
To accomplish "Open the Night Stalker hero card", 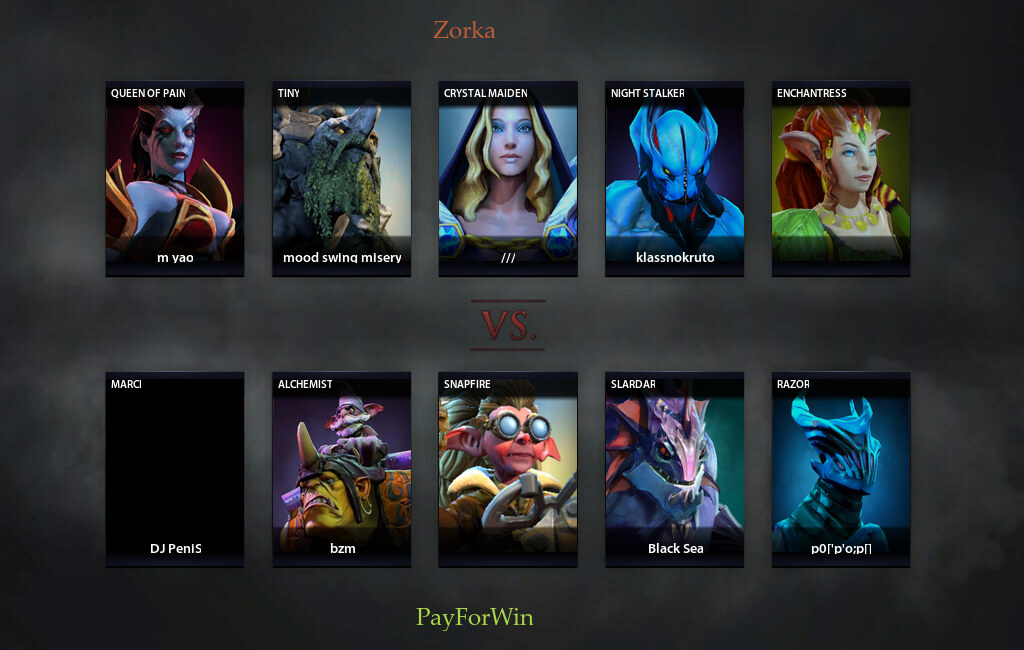I will point(675,178).
